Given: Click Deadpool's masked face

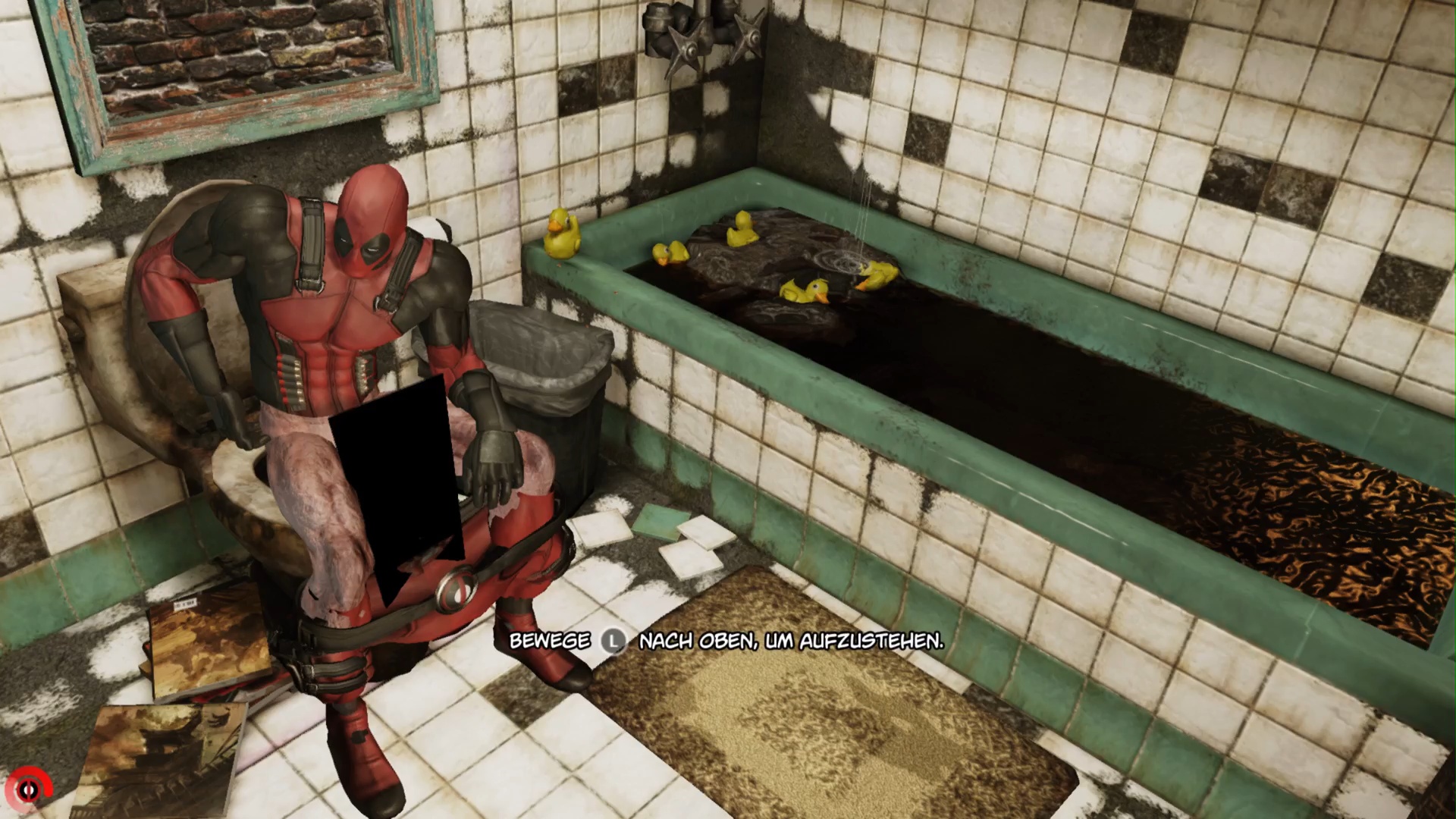Looking at the screenshot, I should 362,235.
